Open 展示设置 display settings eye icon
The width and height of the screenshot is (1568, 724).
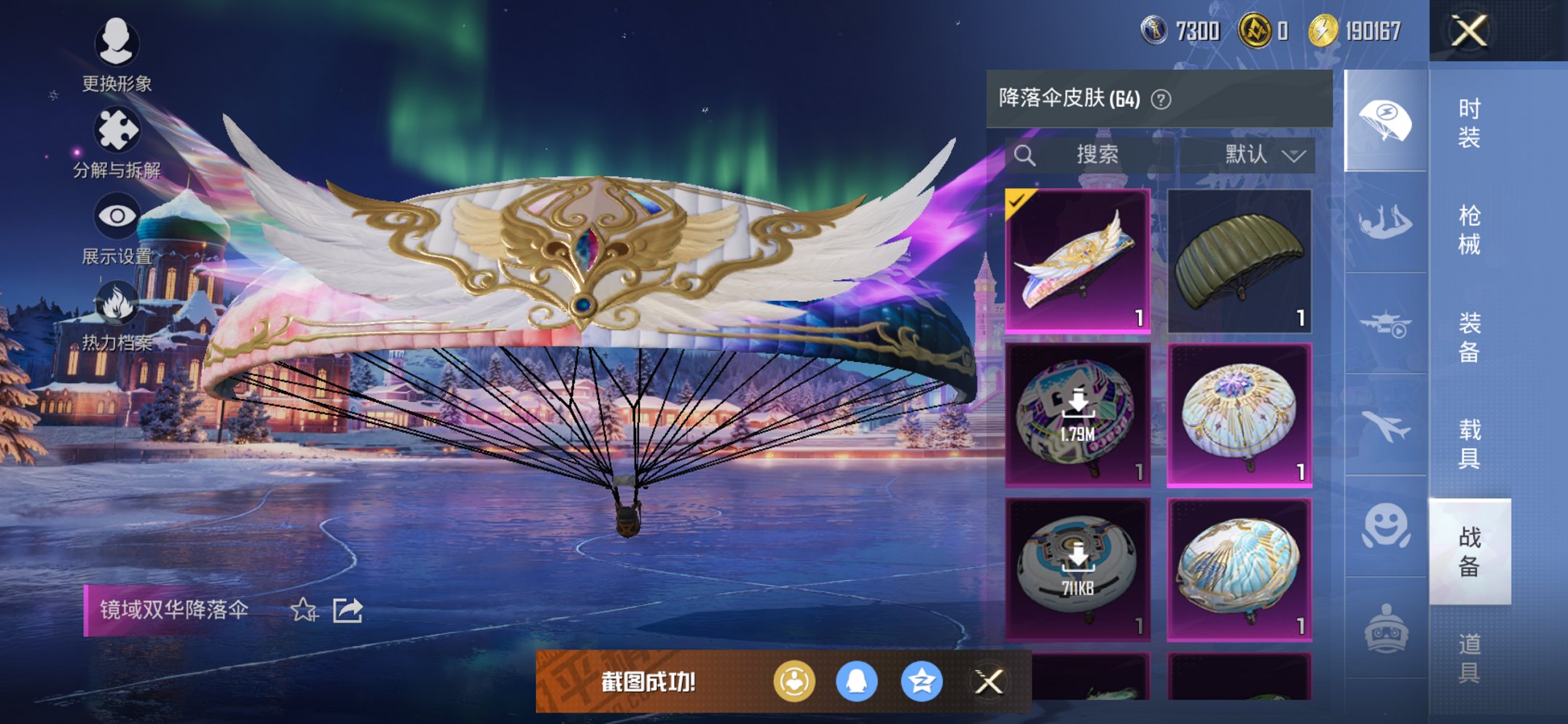coord(117,214)
